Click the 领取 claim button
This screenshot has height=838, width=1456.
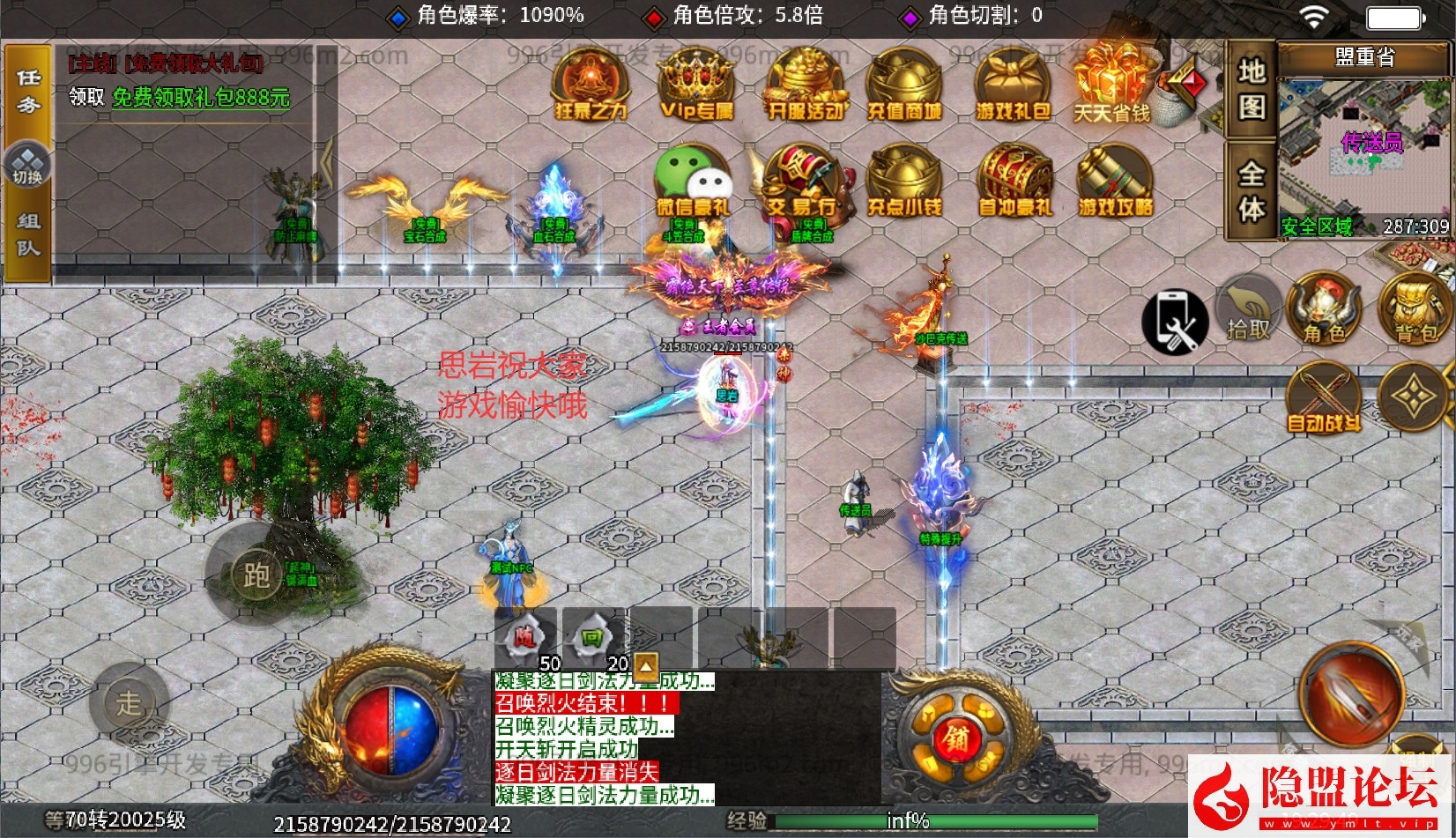coord(87,97)
